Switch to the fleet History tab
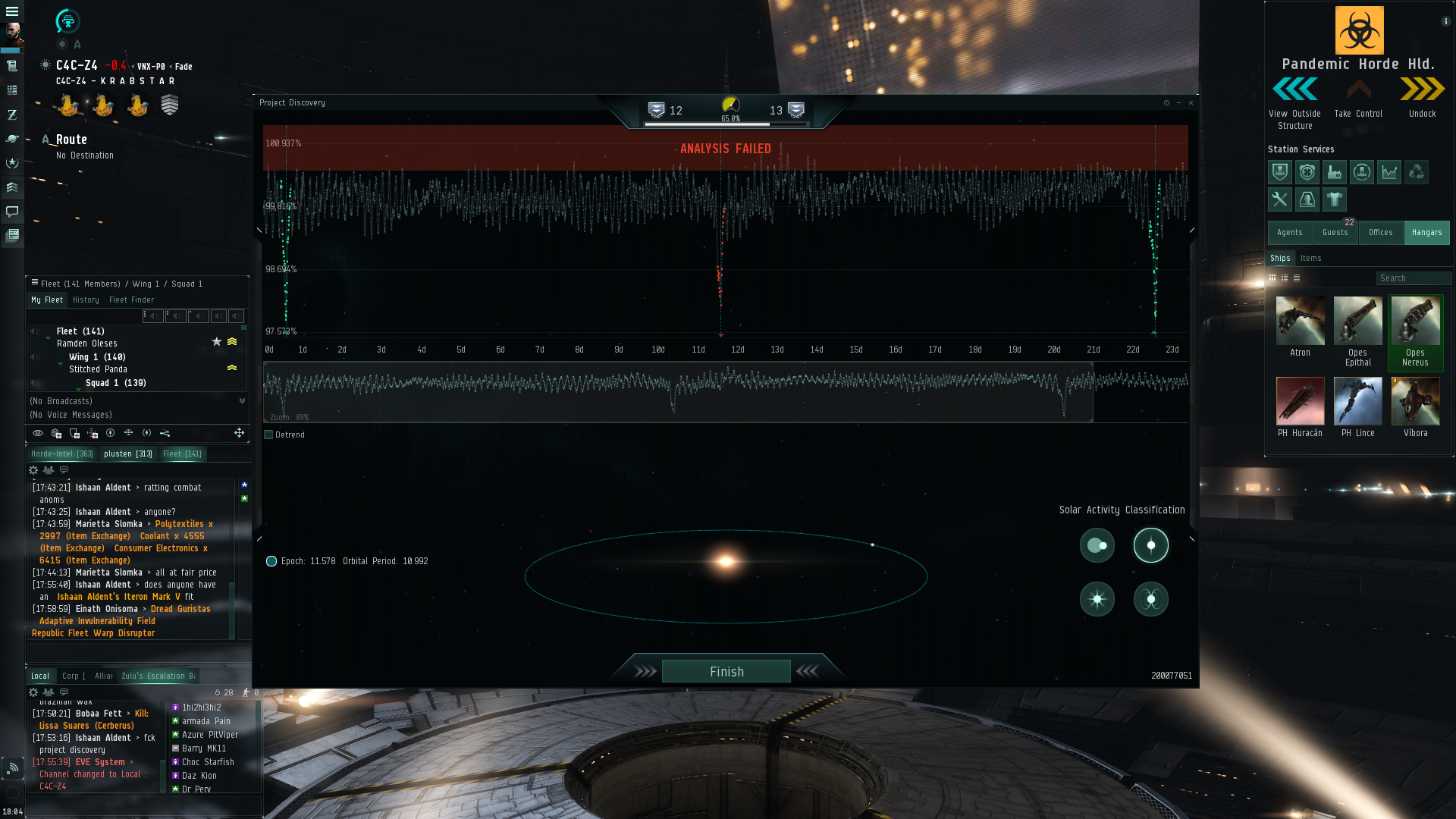1456x819 pixels. pyautogui.click(x=86, y=300)
